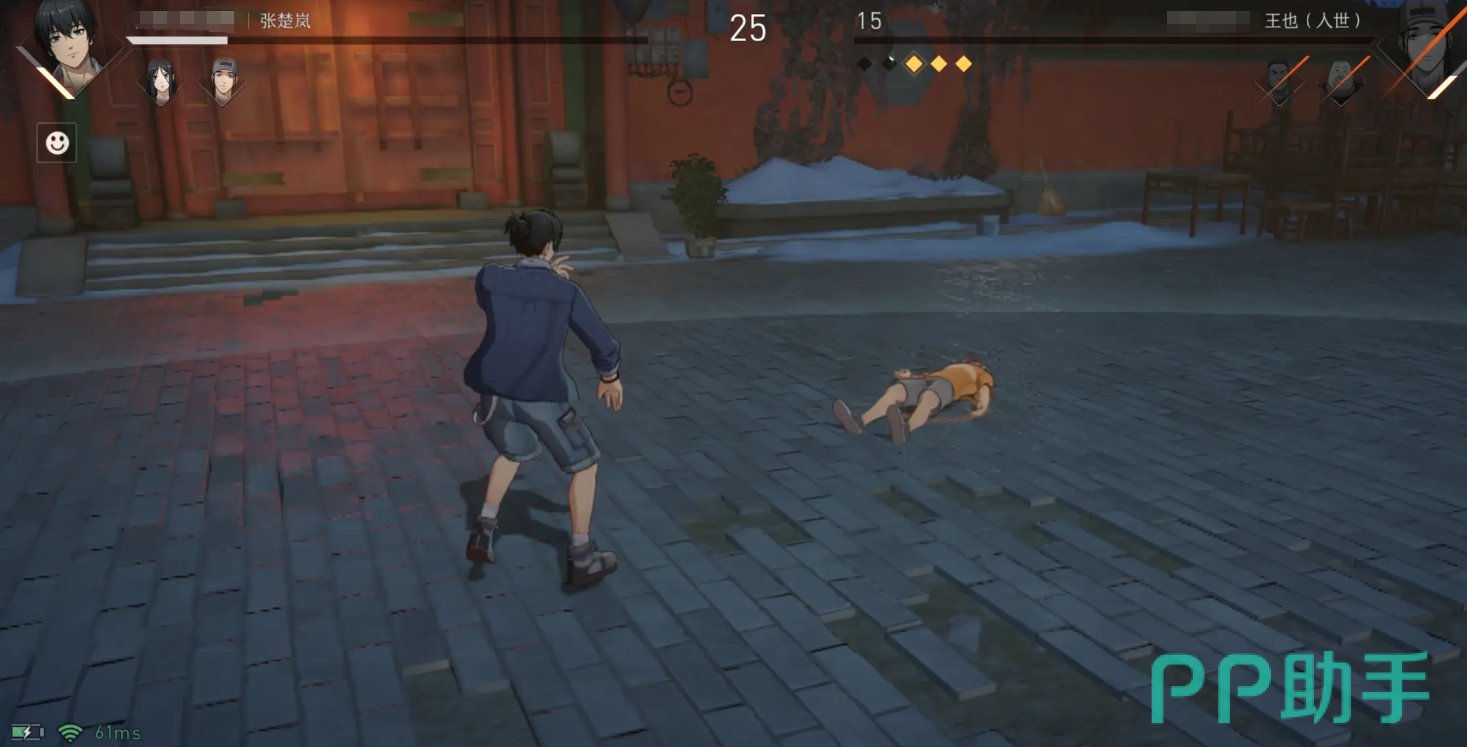
Task: Select the long-haired girl teammate portrait
Action: click(x=161, y=80)
